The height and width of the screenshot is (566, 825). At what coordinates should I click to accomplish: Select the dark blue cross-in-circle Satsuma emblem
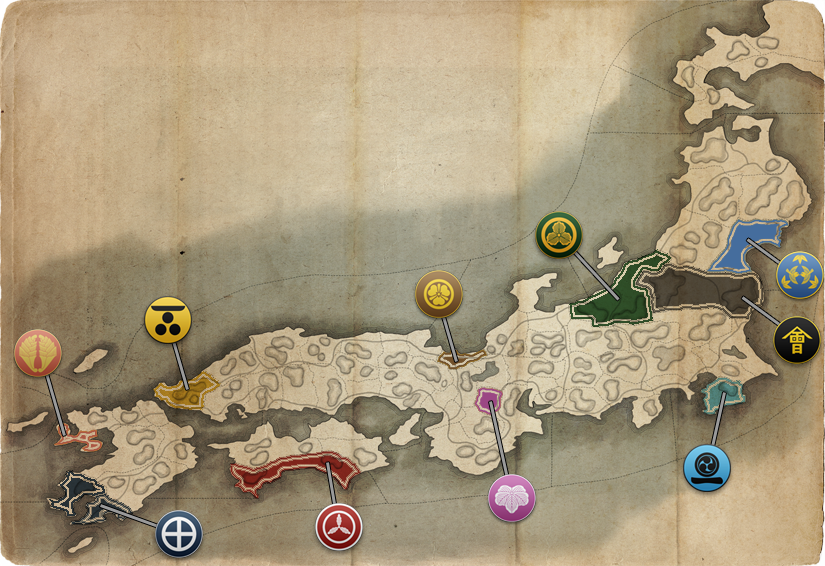(179, 533)
